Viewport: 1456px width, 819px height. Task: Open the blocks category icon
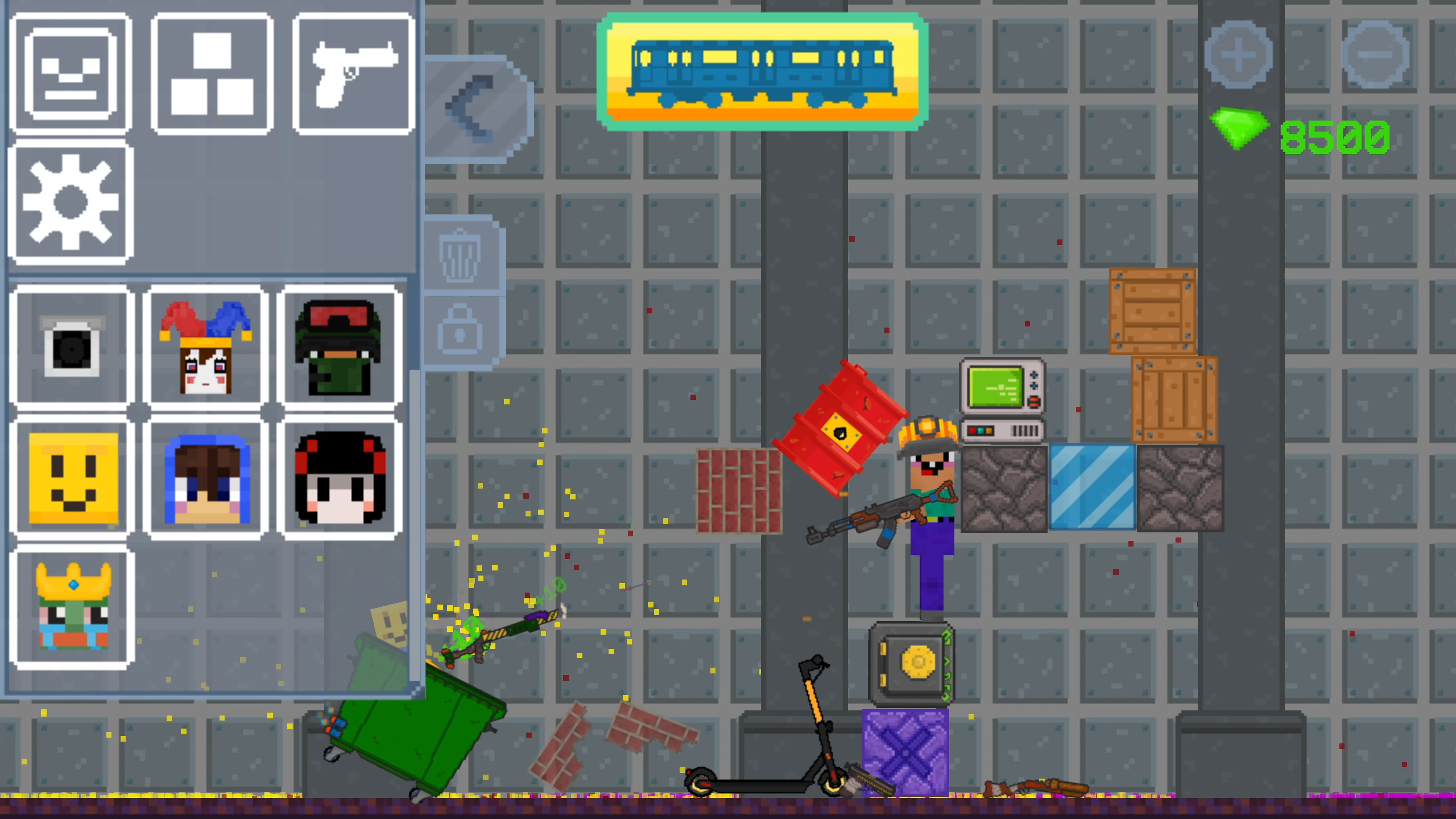tap(211, 73)
